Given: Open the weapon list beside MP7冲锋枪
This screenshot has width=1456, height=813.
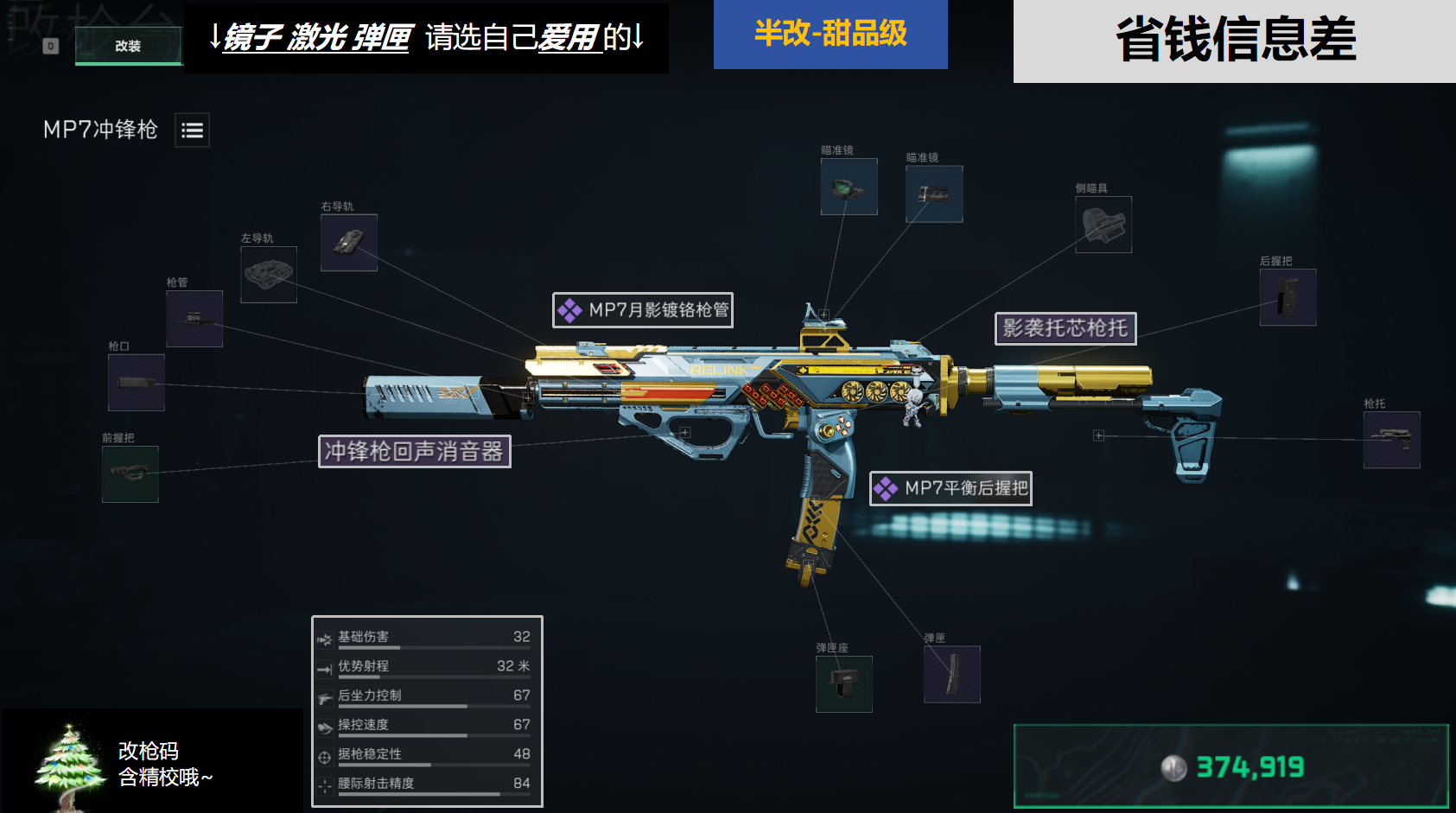Looking at the screenshot, I should coord(192,130).
